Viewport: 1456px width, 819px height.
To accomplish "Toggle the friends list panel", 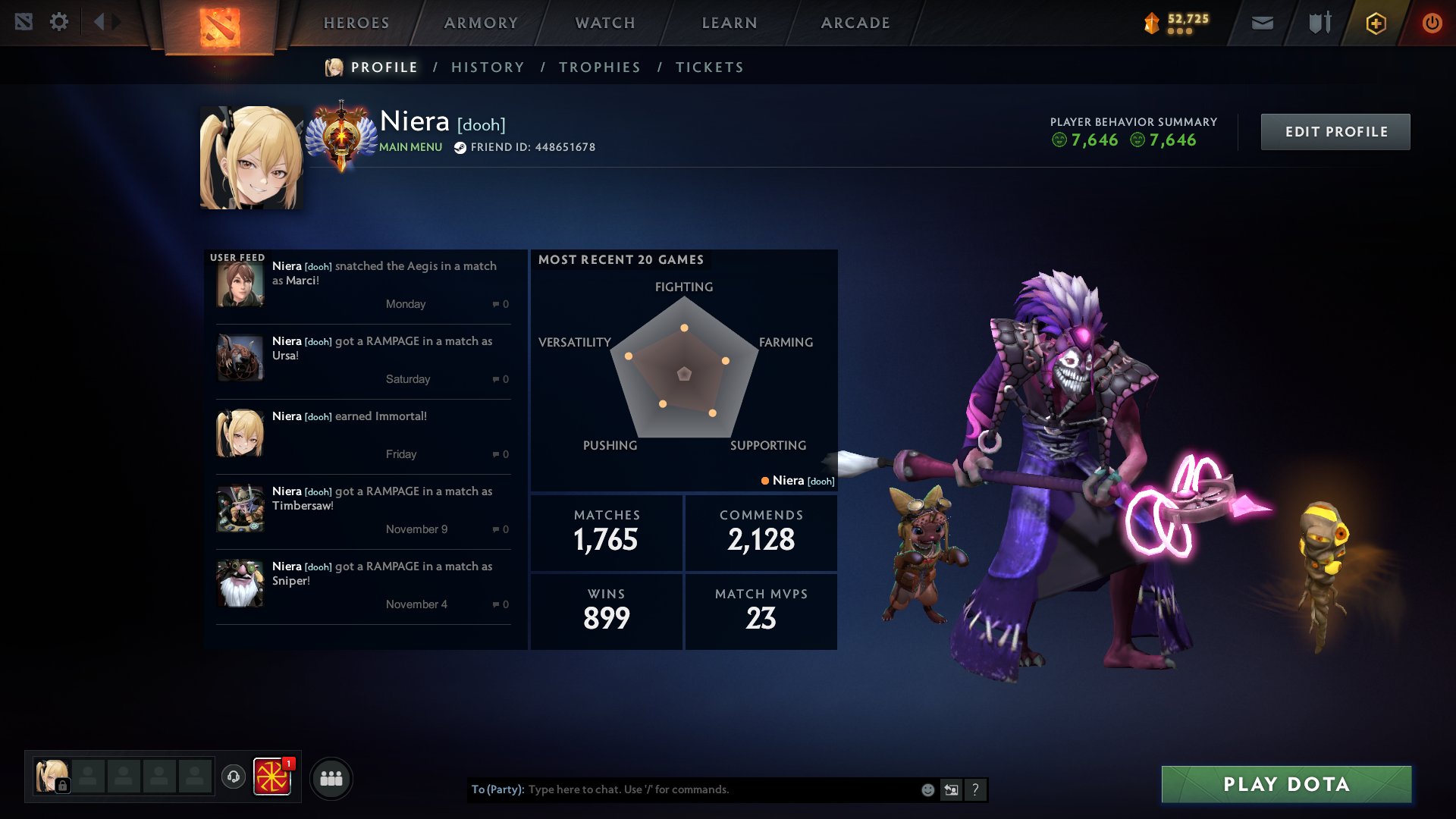I will (331, 777).
